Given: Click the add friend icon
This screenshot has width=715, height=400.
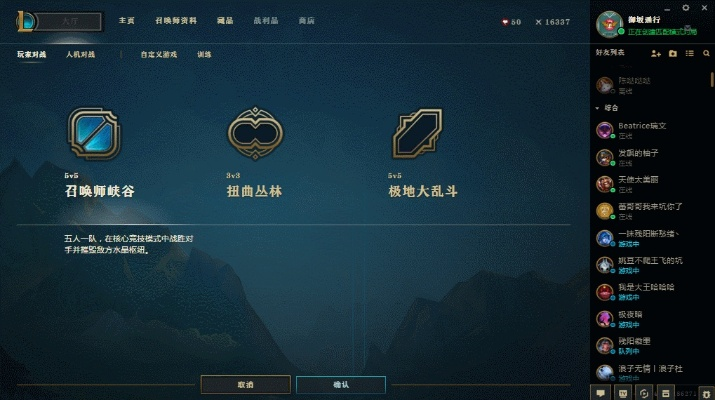Looking at the screenshot, I should pos(656,52).
